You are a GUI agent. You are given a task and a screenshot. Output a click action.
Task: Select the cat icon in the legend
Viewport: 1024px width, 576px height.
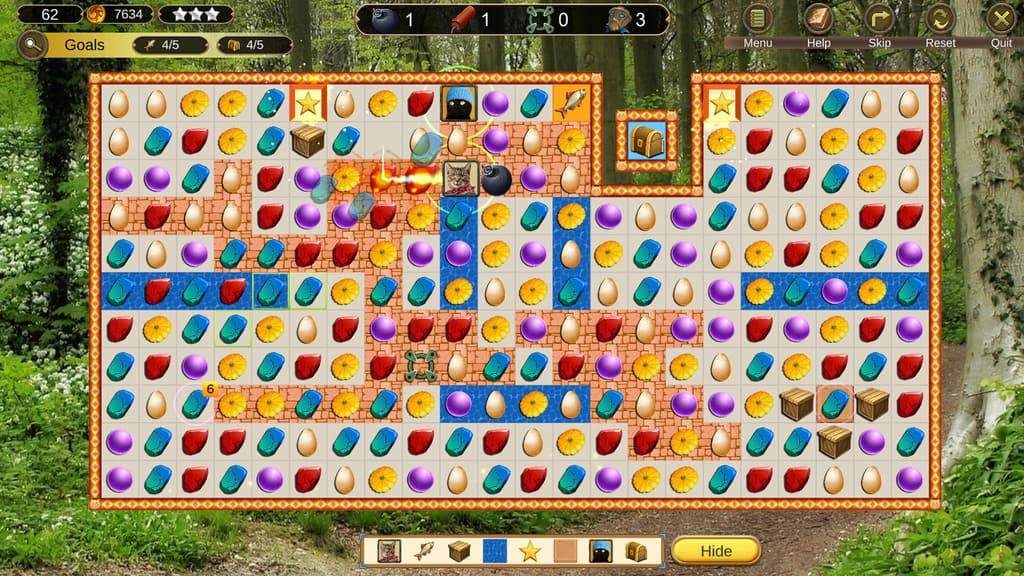[x=389, y=551]
